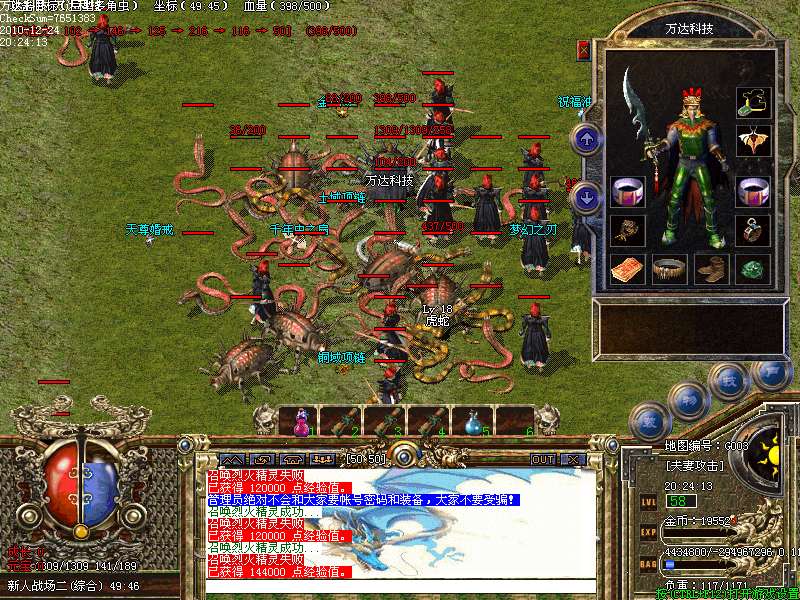The image size is (800, 600).
Task: Select the green gemstone slot
Action: click(753, 269)
